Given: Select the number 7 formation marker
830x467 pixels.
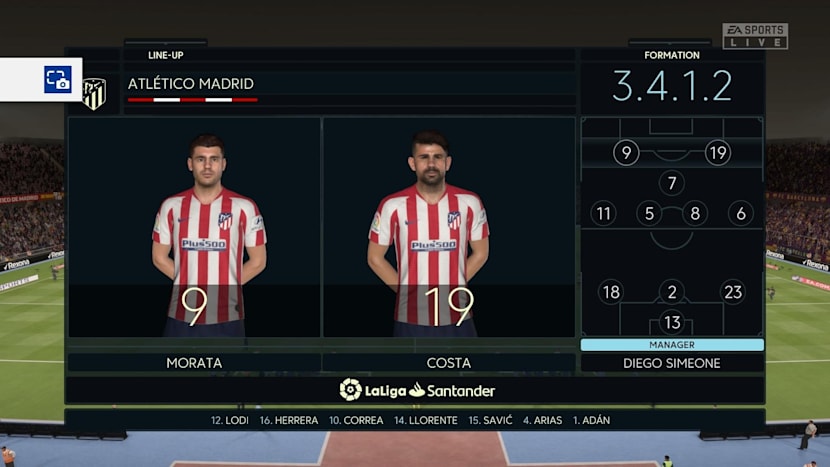Looking at the screenshot, I should click(671, 183).
